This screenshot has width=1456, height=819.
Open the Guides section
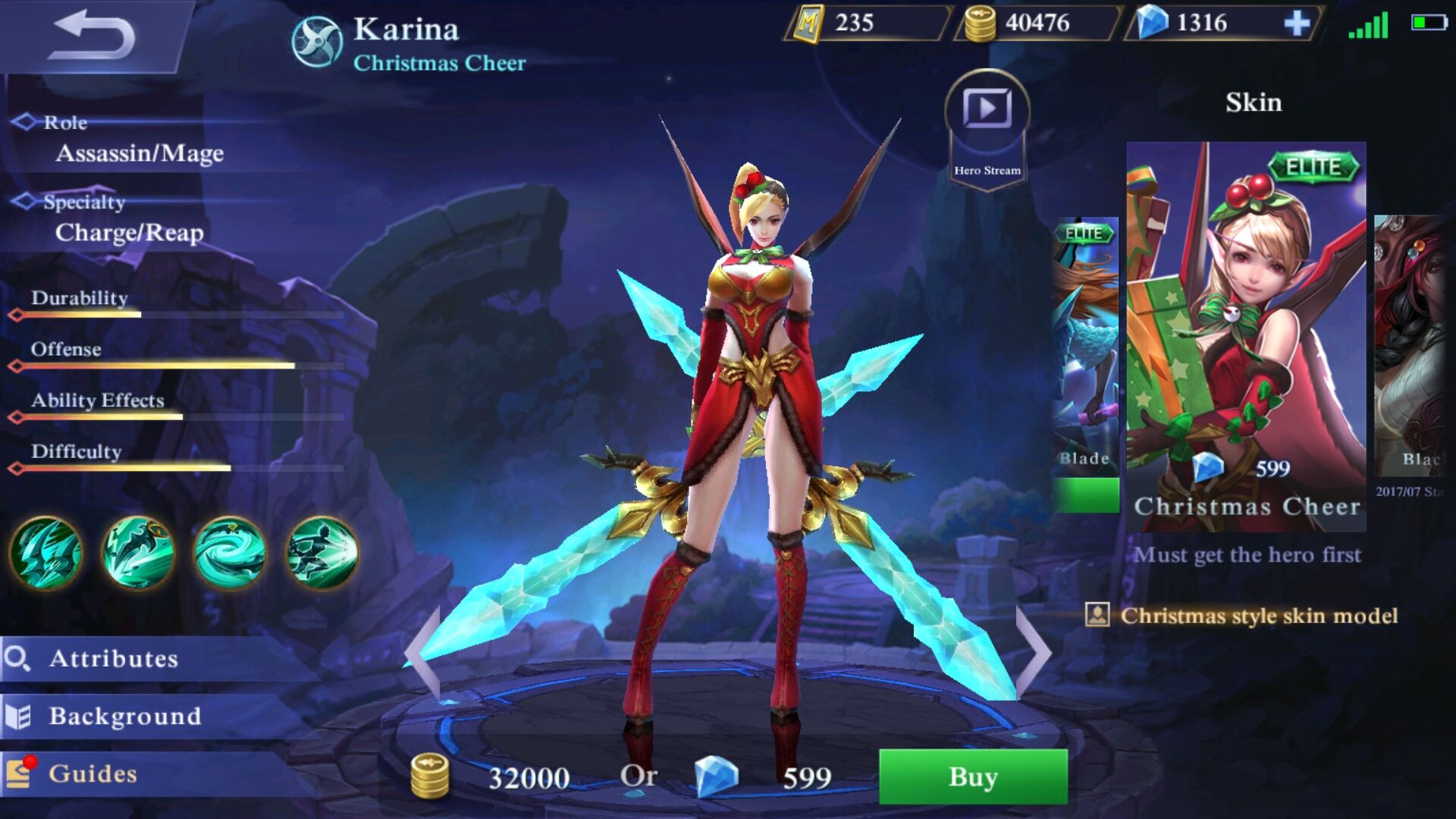coord(93,773)
